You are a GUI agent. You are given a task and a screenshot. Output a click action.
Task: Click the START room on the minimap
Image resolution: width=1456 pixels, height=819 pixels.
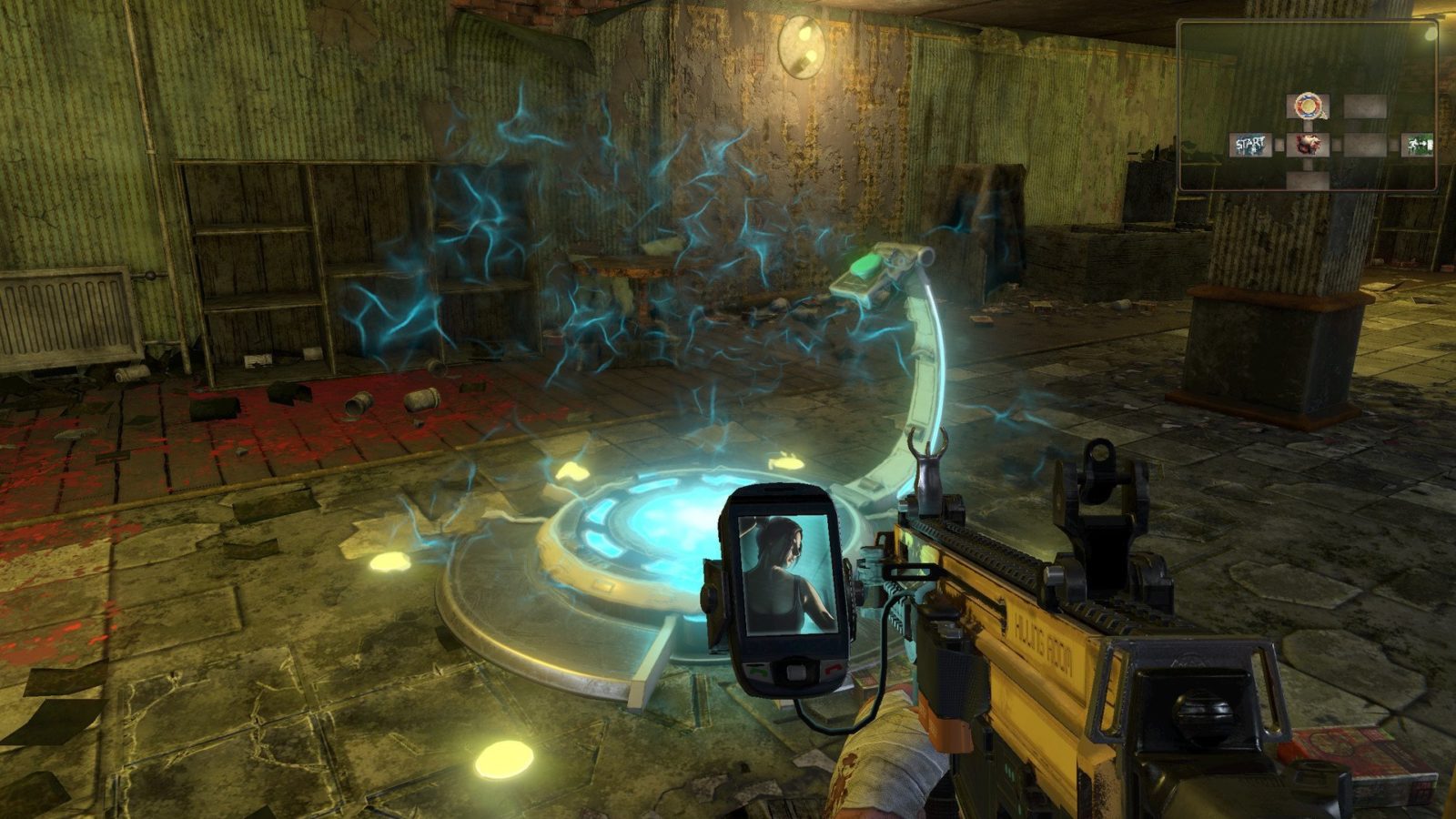1249,144
